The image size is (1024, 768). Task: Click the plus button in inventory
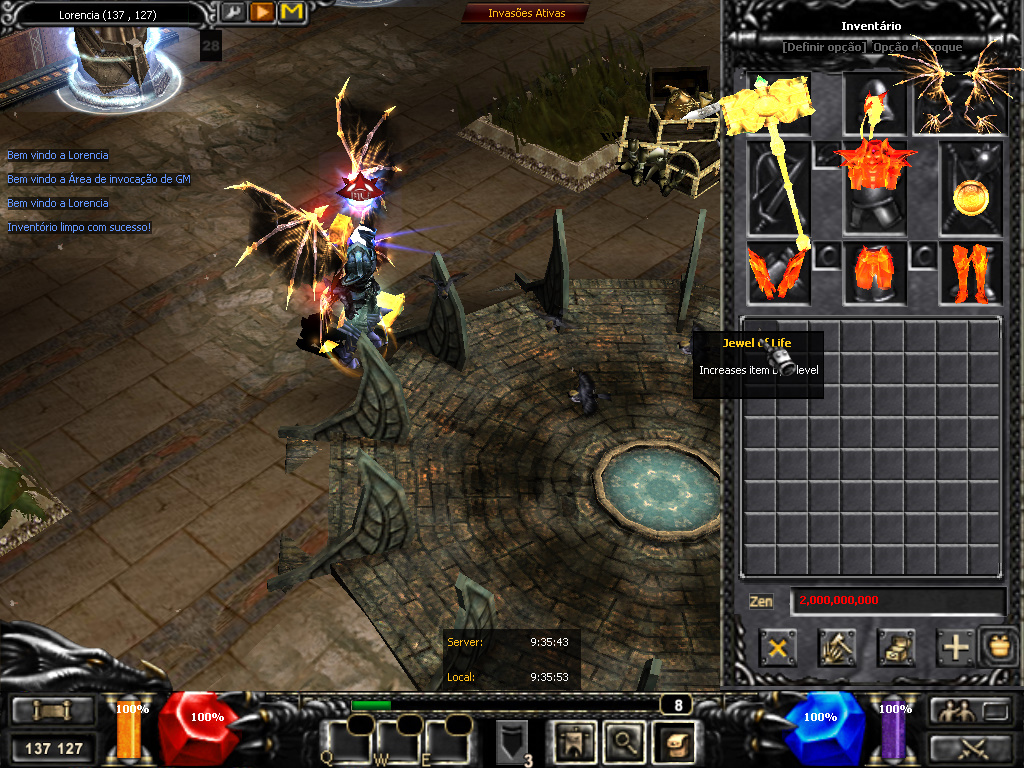(956, 648)
